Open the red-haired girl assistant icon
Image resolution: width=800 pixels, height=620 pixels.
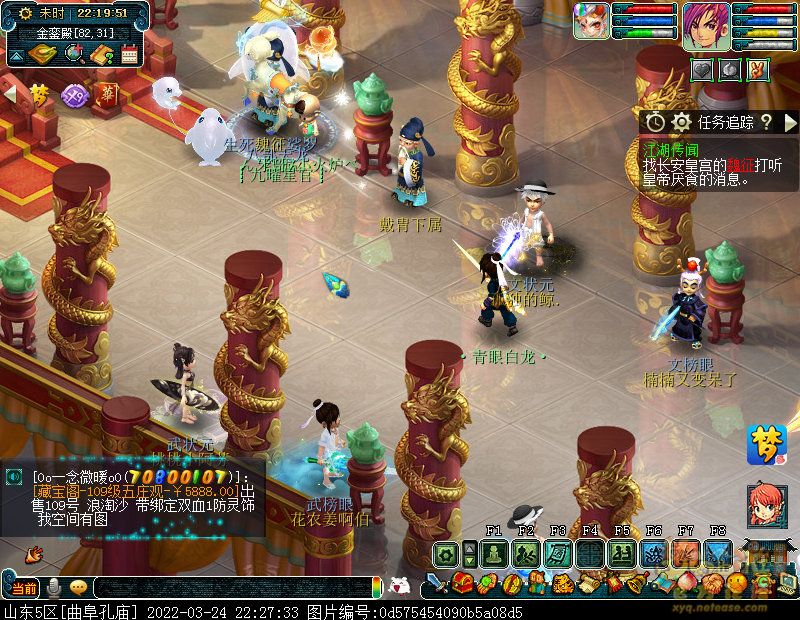766,505
